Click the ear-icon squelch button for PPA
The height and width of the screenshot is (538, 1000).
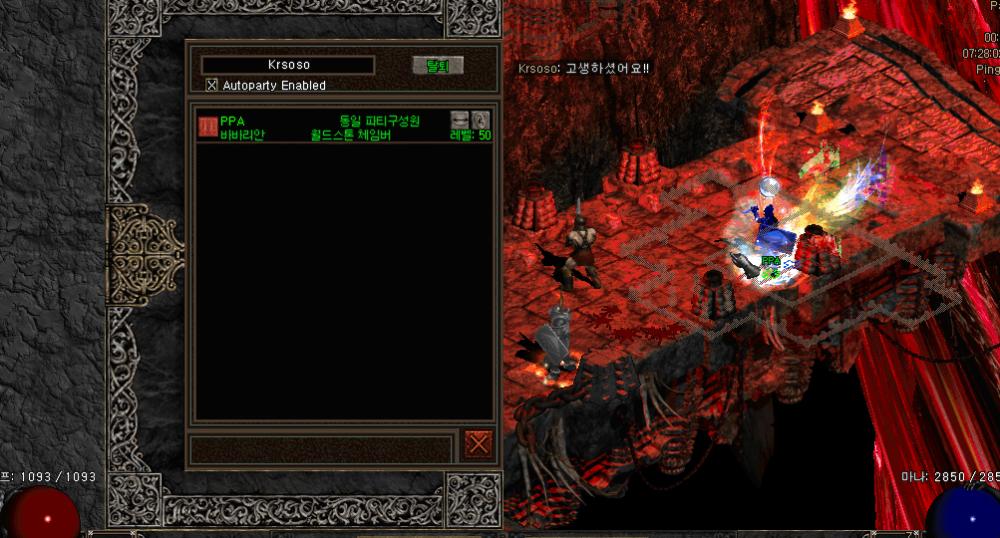click(481, 120)
